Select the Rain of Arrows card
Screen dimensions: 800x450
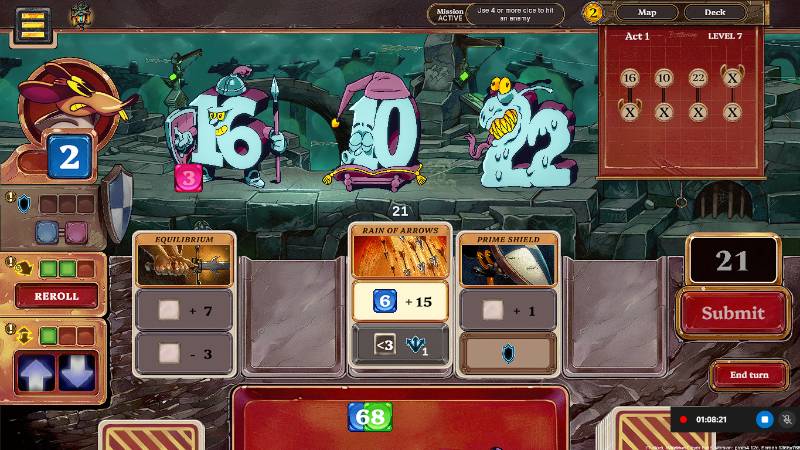400,251
